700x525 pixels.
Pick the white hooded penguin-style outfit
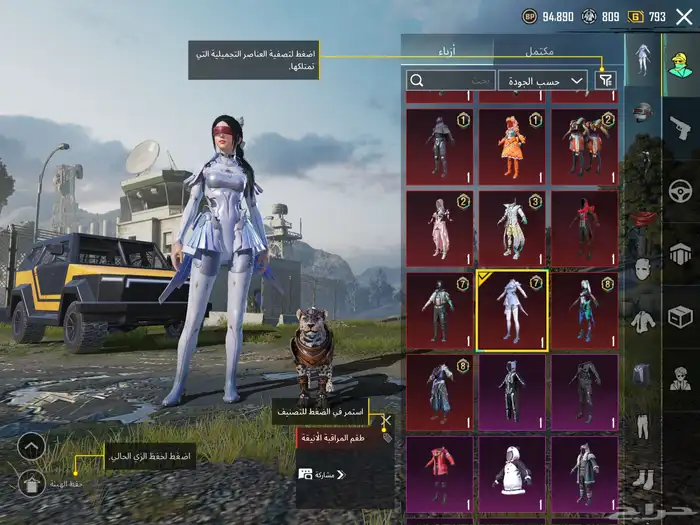512,474
